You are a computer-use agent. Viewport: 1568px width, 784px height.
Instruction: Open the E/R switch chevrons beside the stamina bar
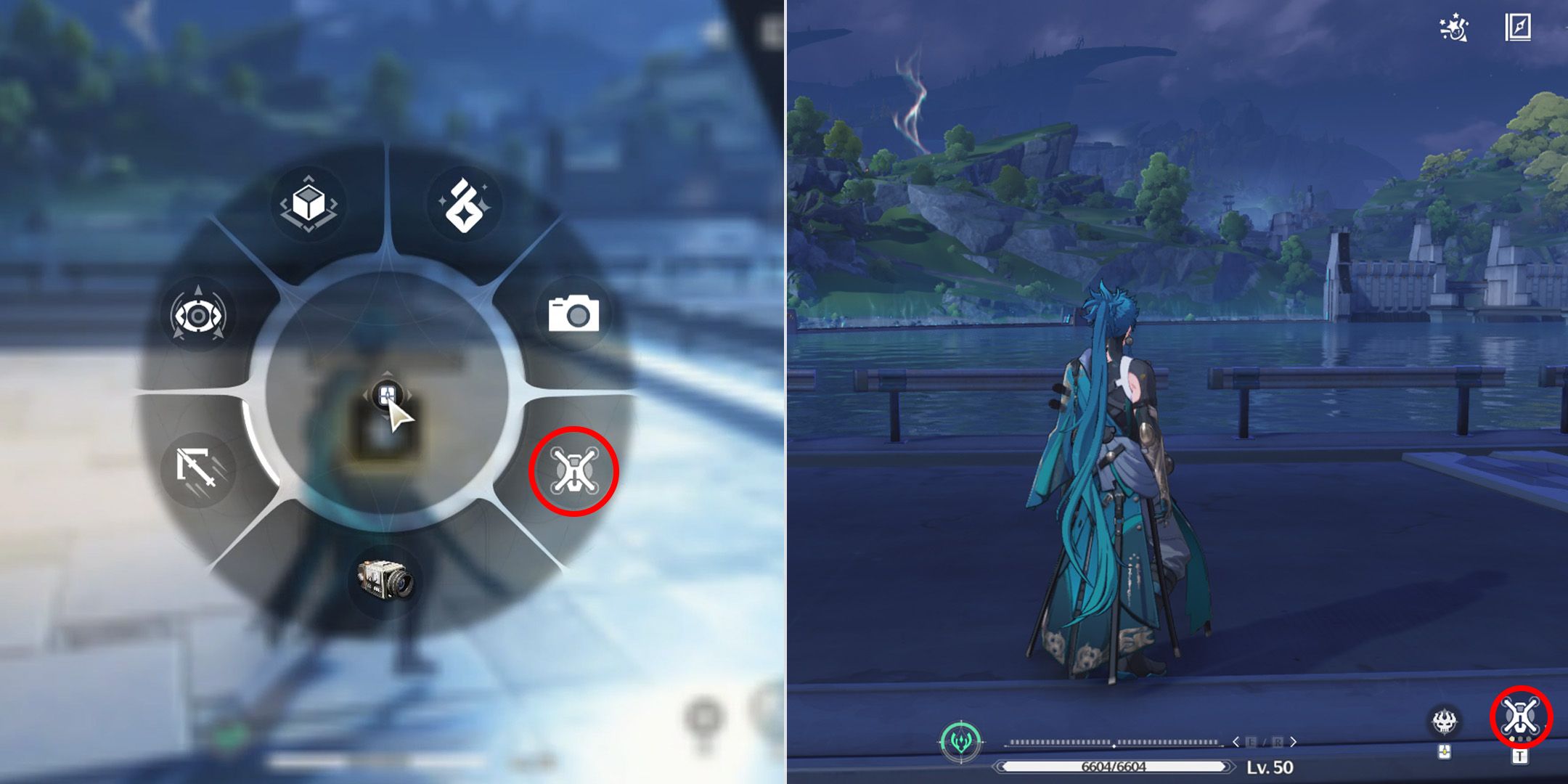[x=1265, y=742]
